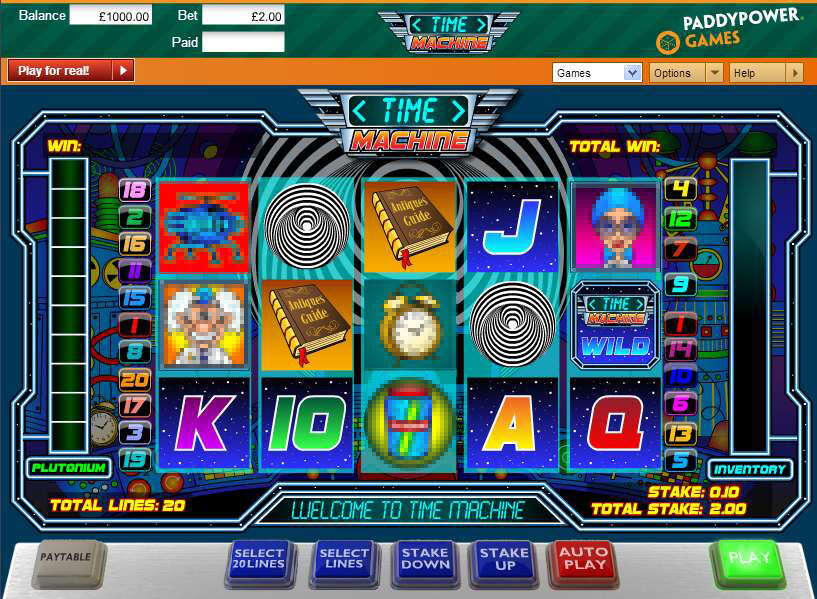Choose the Select Lines button

tap(344, 559)
